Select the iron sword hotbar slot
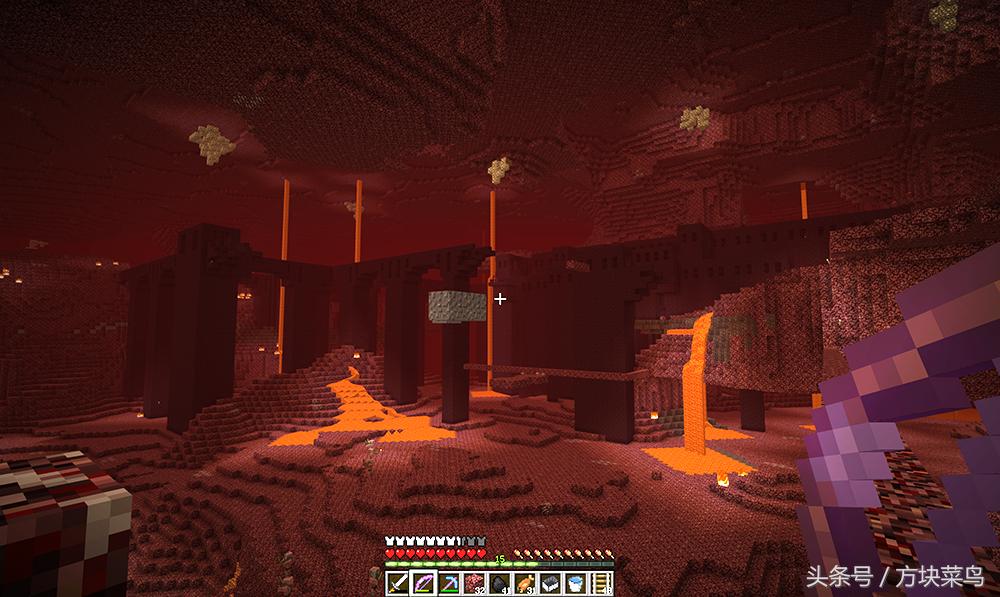The width and height of the screenshot is (1000, 597). 396,582
